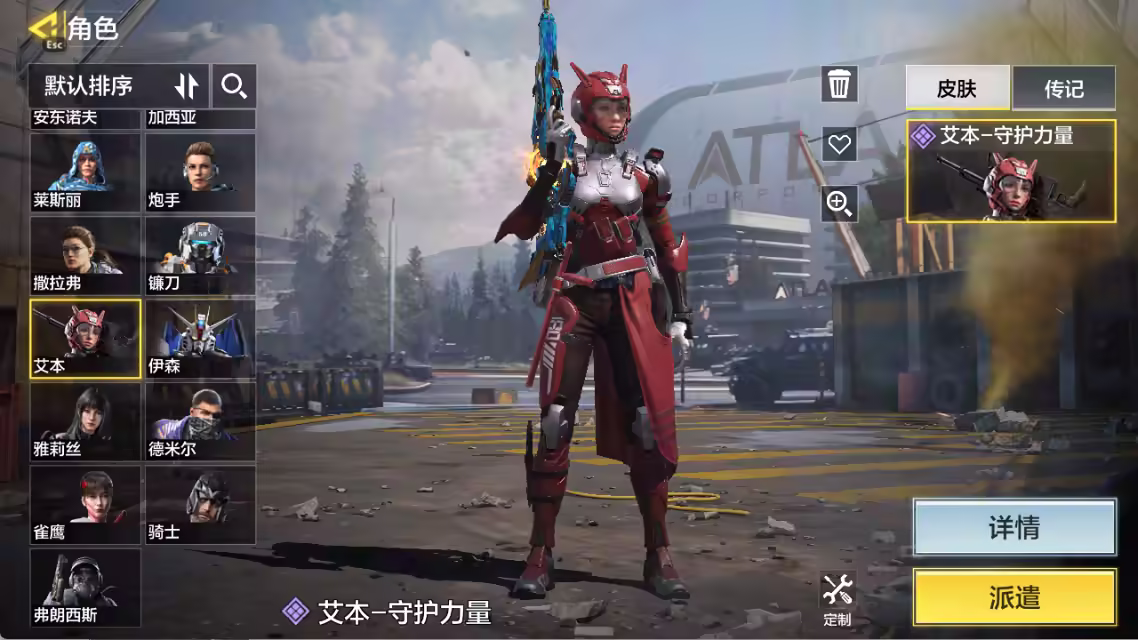
Task: Select the 莱斯丽 character tile
Action: 85,172
